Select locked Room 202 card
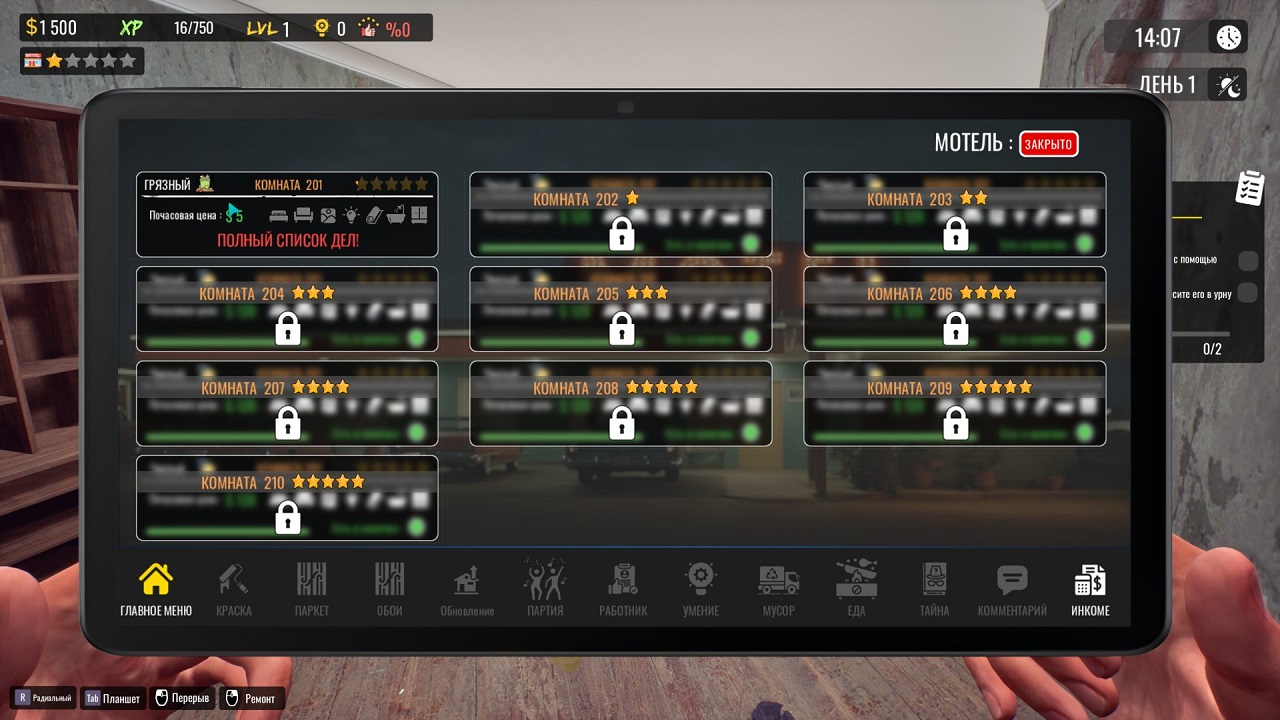1280x720 pixels. point(621,214)
